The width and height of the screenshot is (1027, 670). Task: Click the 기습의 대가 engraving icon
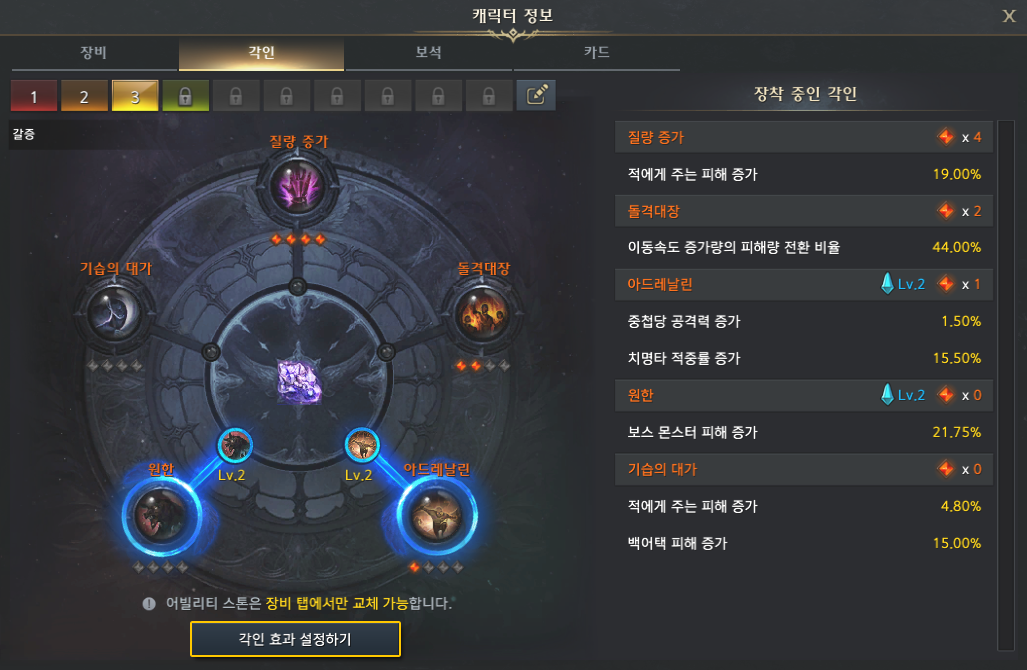coord(115,314)
